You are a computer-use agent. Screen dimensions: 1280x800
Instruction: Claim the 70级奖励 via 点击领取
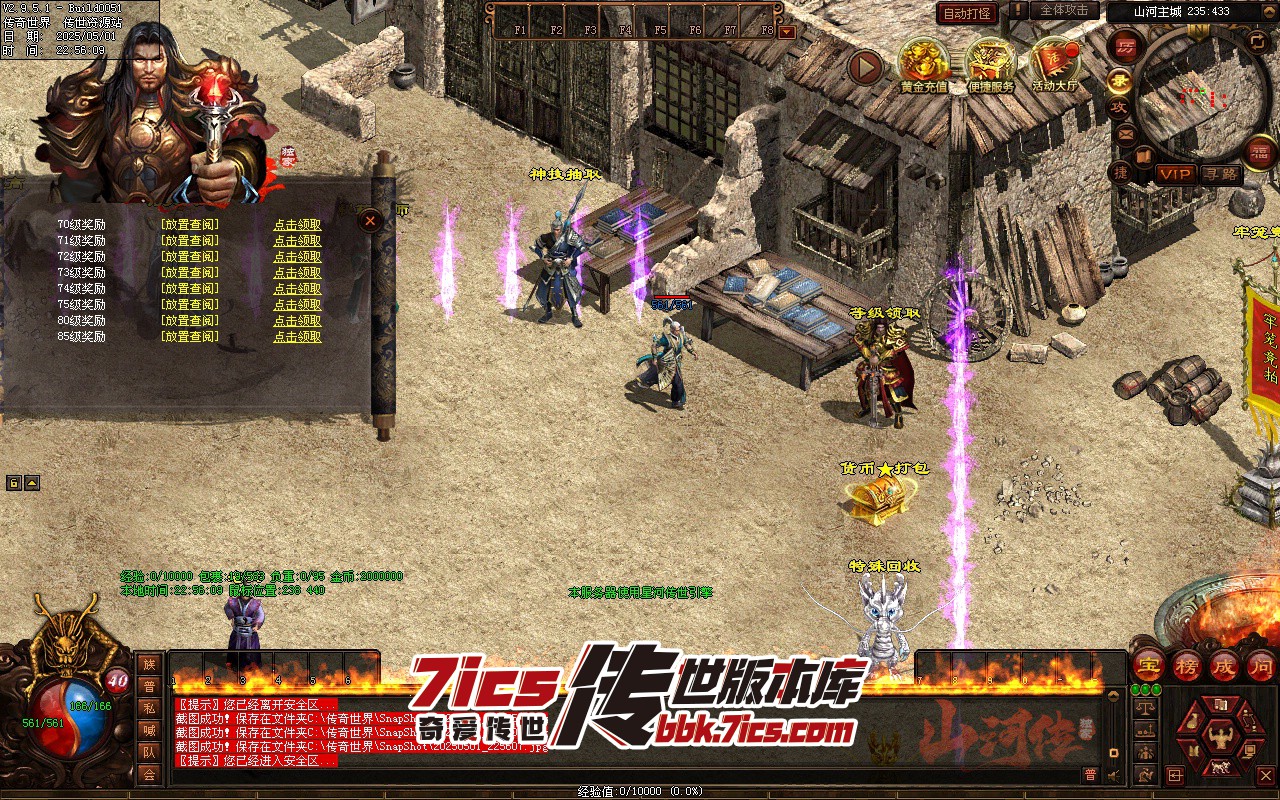click(x=297, y=225)
